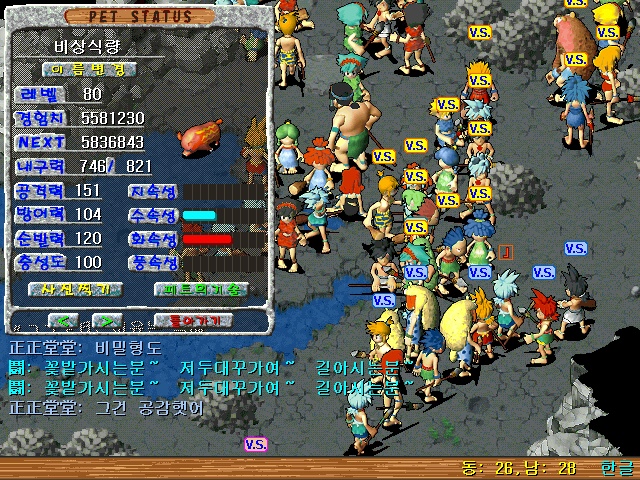Screen dimensions: 640x480
Task: Close pet status with 돌아가기 button
Action: 193,320
